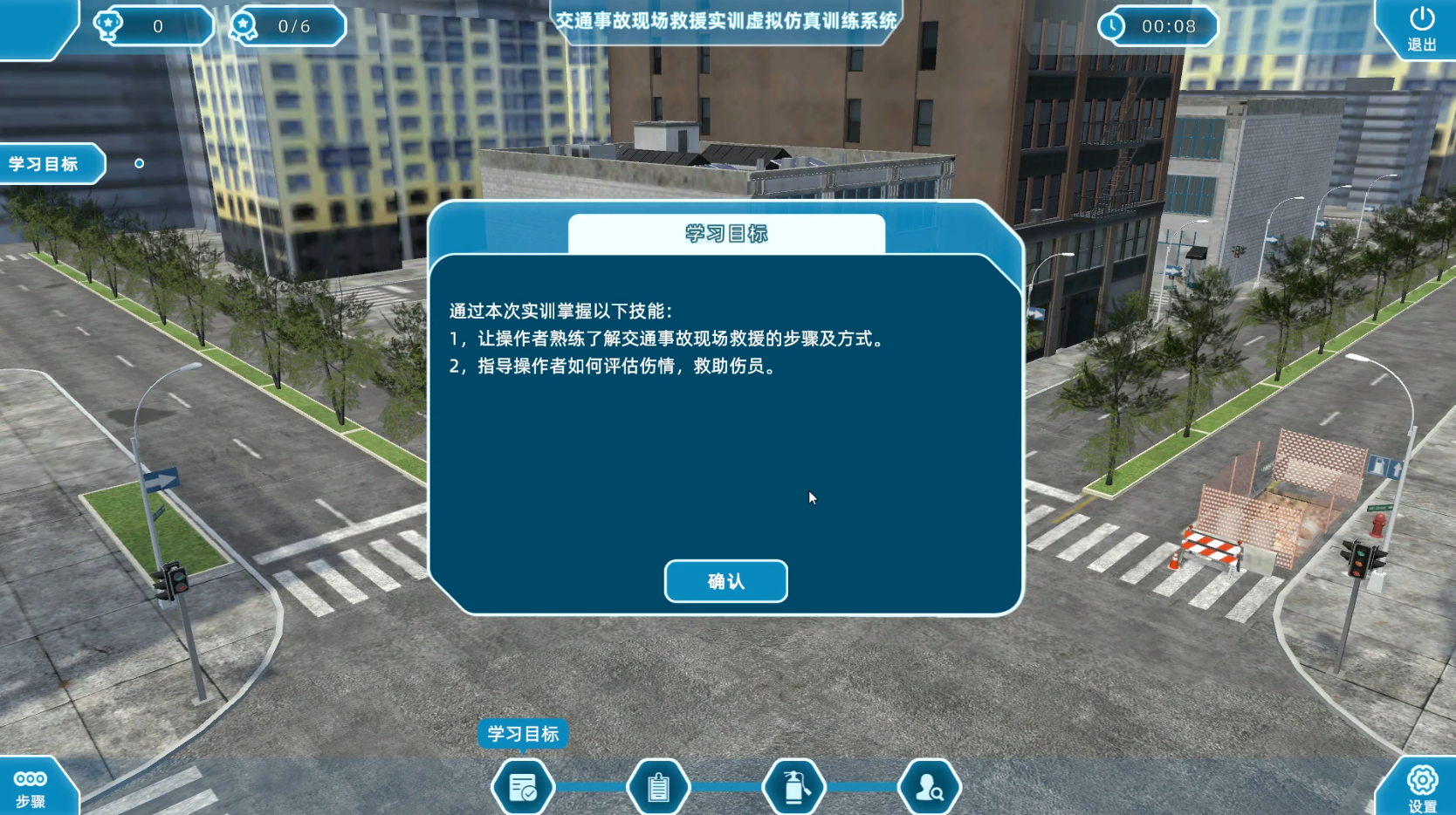
Task: Select the person-search injury assessment step icon
Action: click(x=929, y=786)
